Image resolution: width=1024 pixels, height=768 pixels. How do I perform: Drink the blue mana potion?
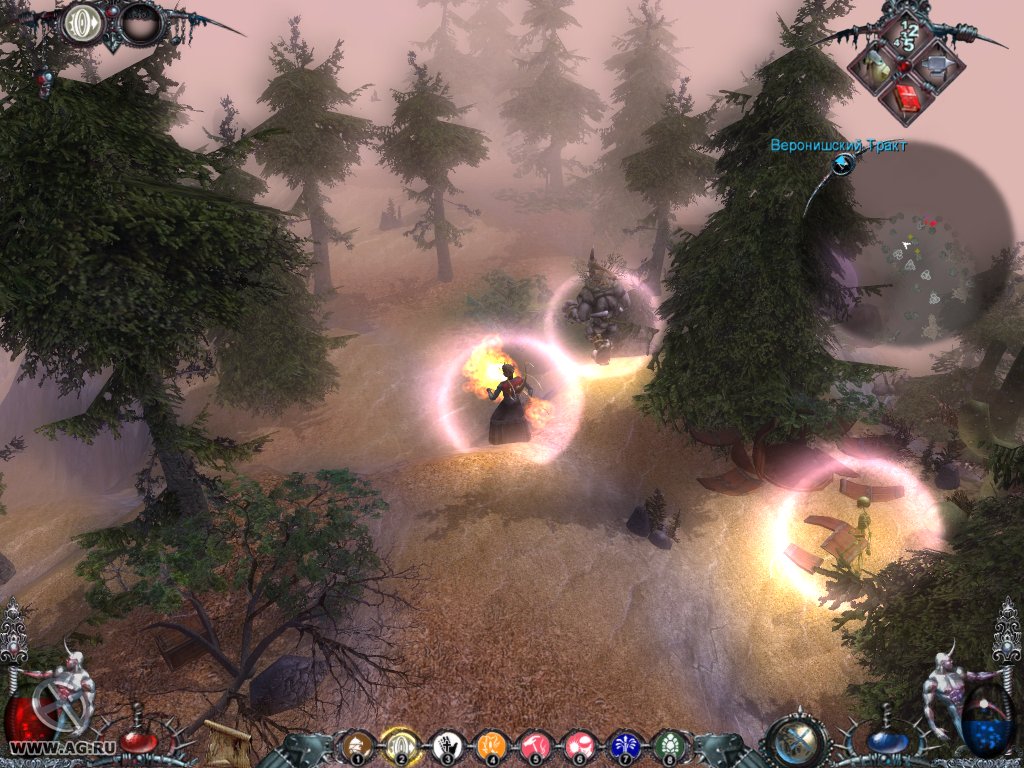884,741
